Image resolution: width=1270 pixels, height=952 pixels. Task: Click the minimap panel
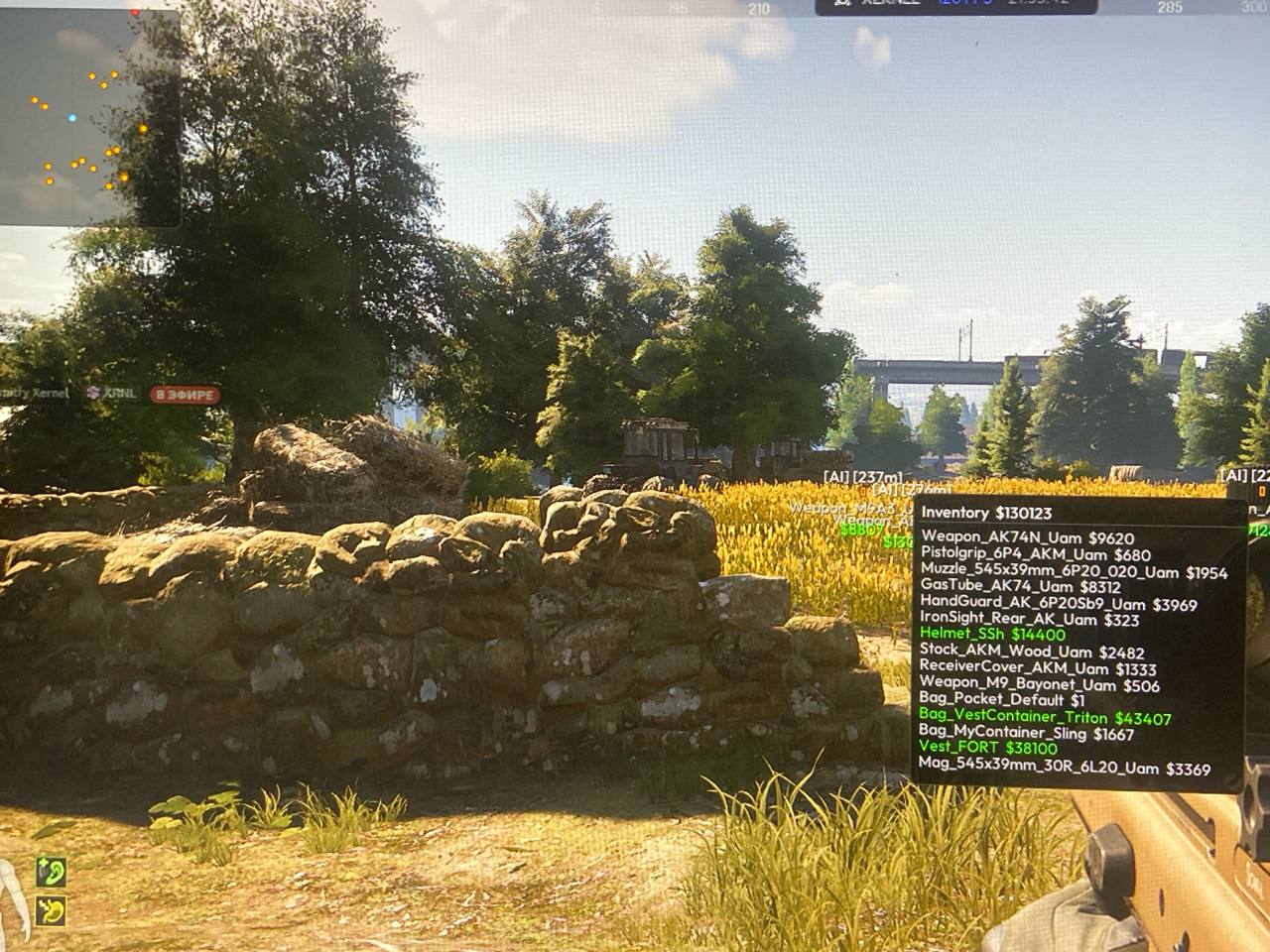(89, 117)
